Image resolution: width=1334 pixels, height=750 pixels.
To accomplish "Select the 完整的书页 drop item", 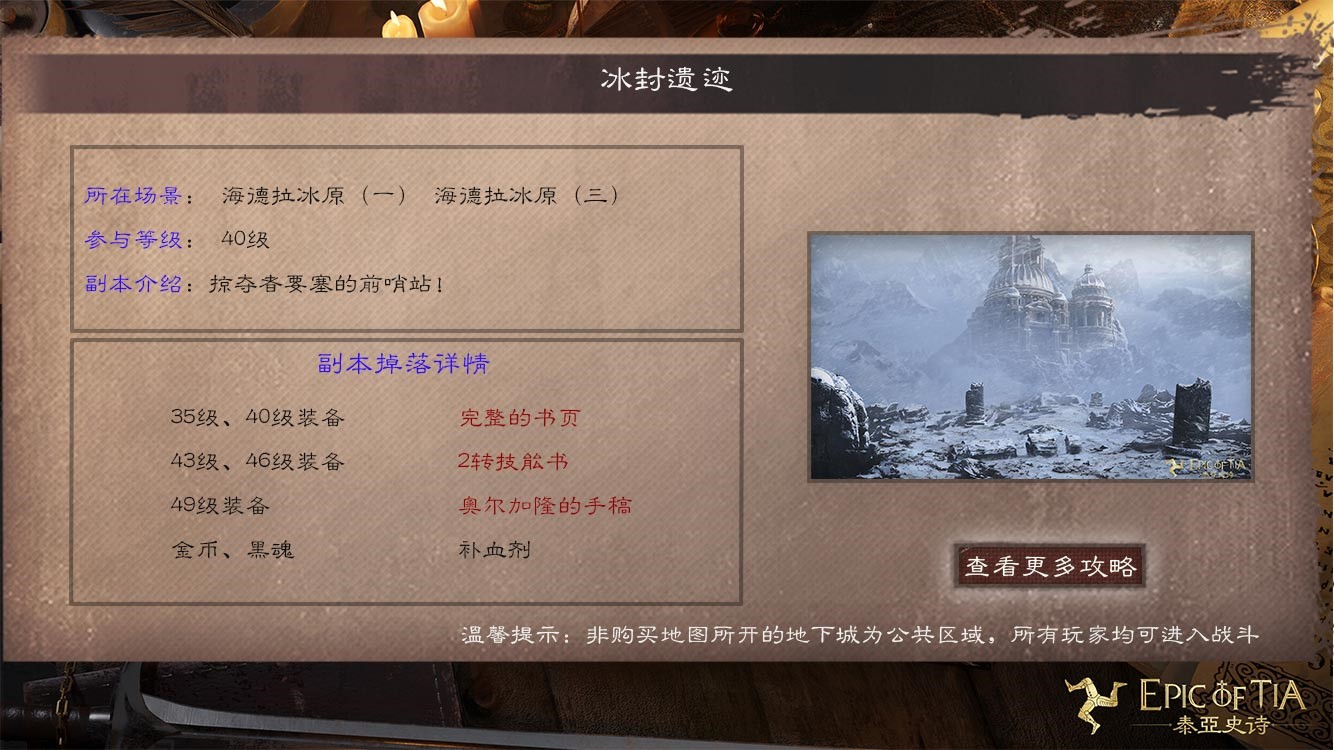I will point(517,417).
